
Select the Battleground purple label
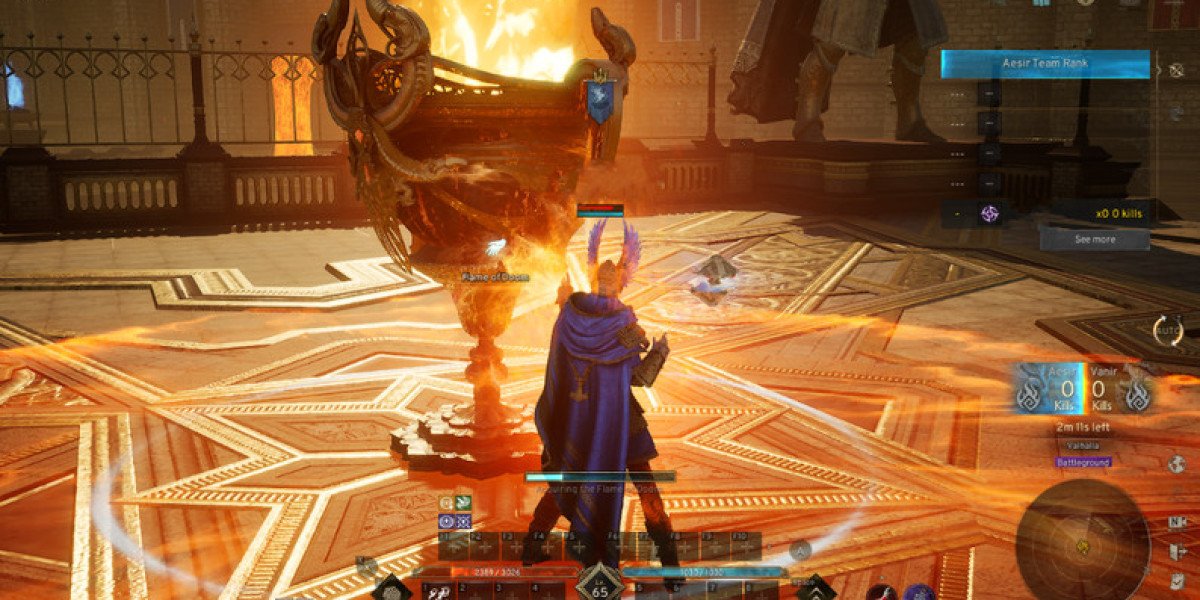(1084, 462)
